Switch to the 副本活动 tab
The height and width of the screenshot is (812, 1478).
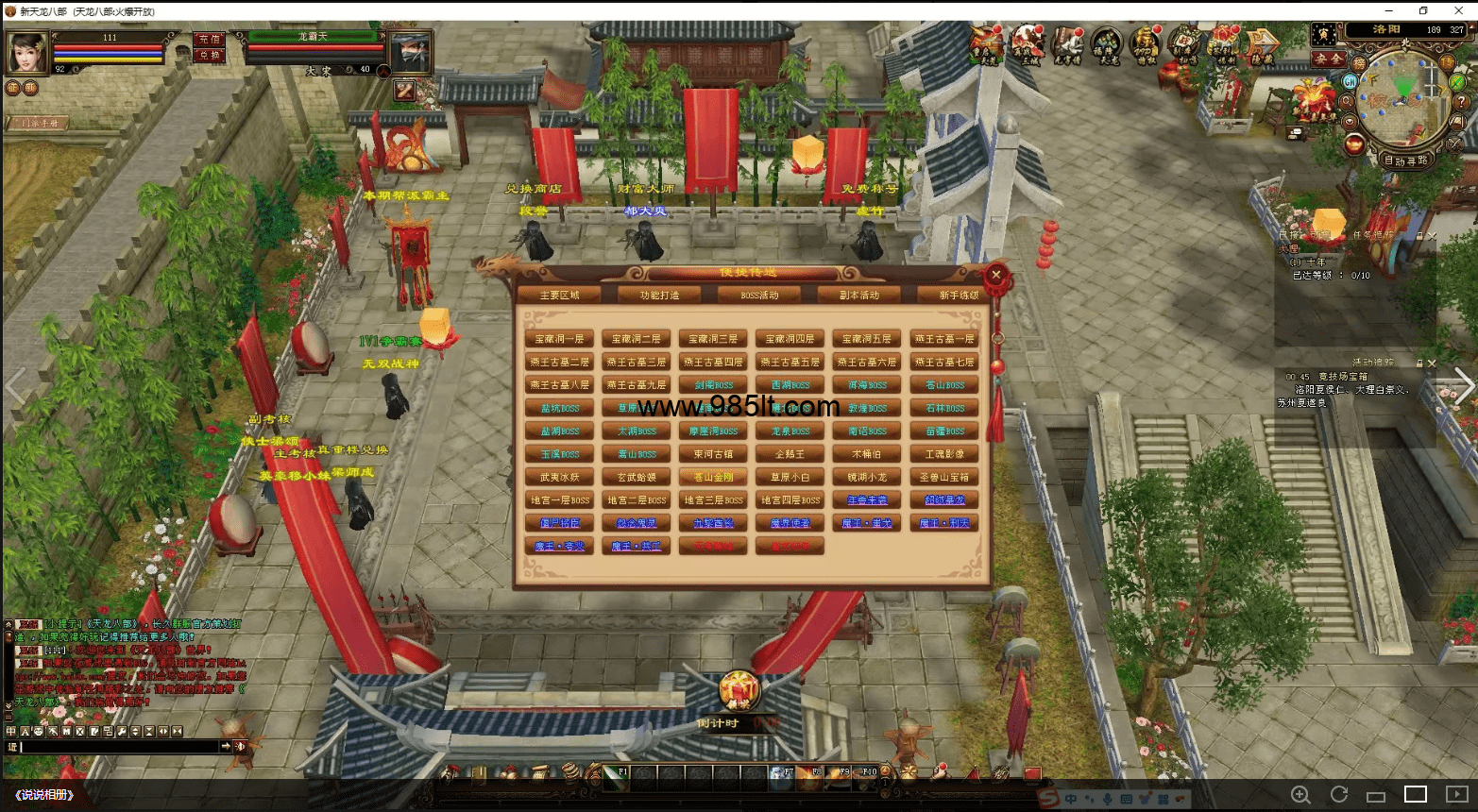pos(859,296)
